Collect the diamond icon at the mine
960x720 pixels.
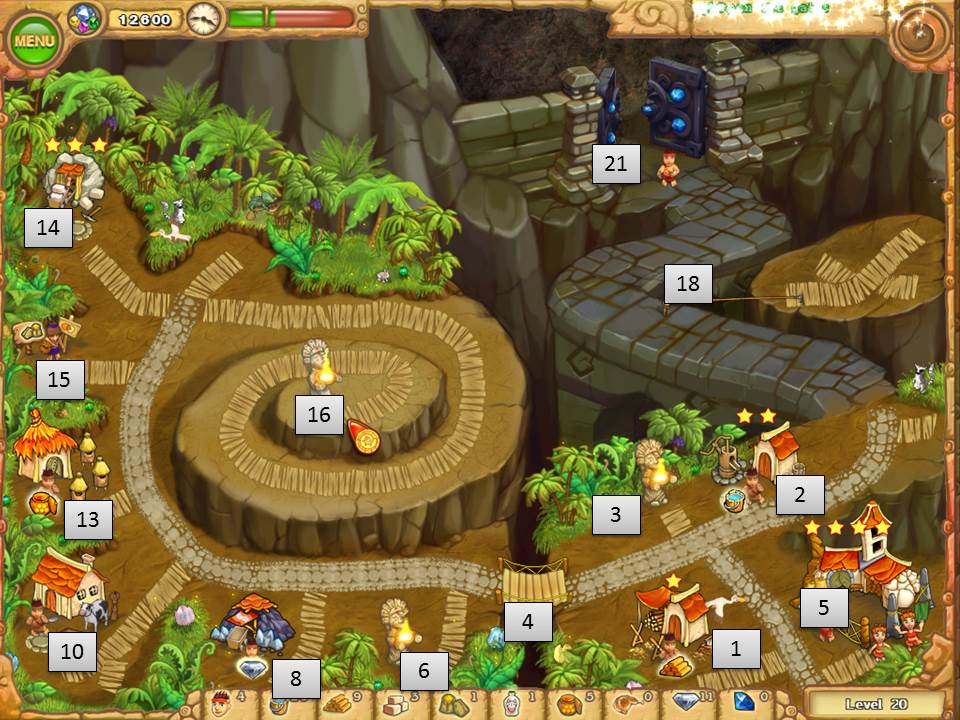point(252,668)
